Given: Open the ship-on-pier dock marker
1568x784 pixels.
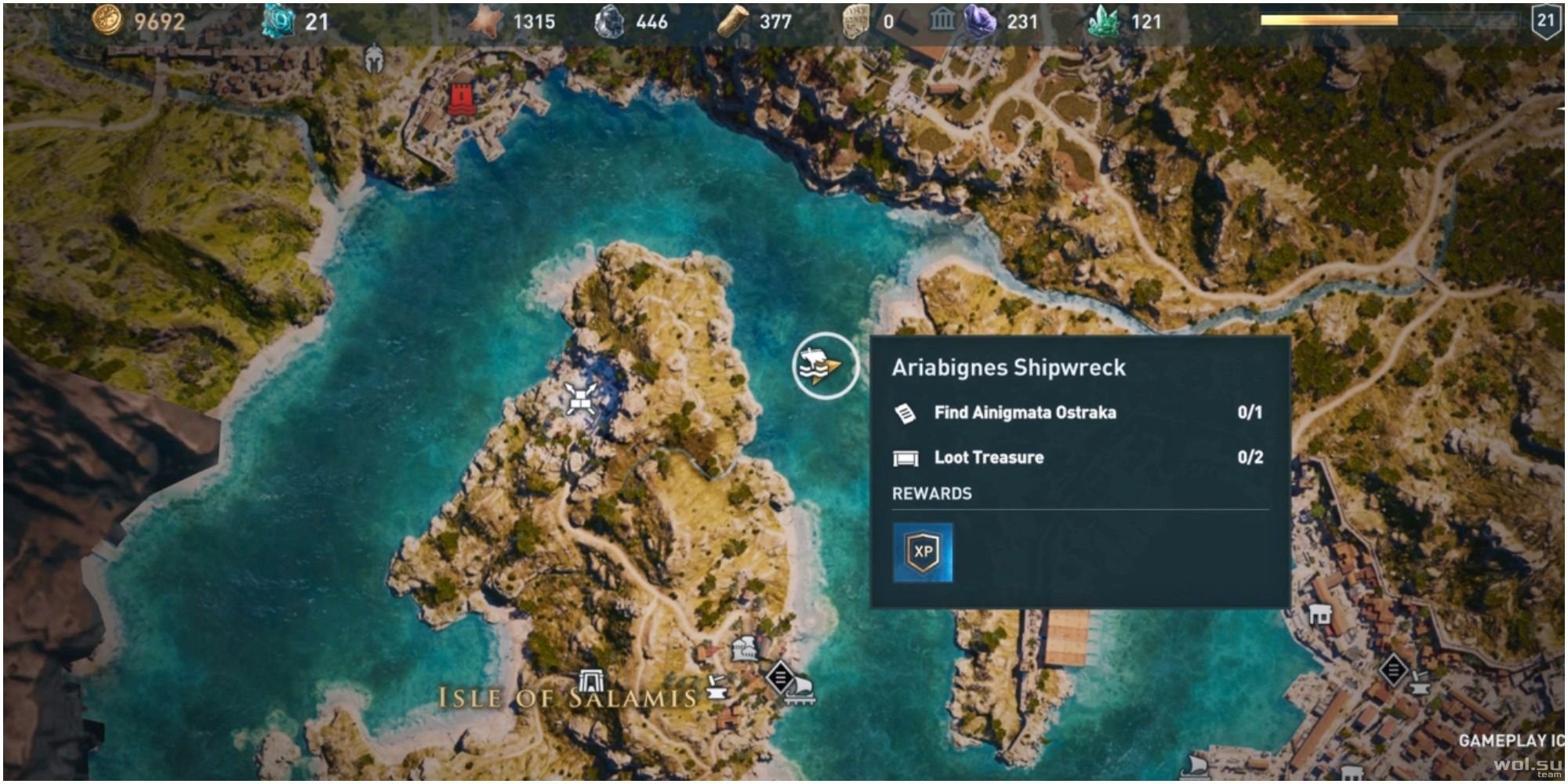Looking at the screenshot, I should point(803,691).
